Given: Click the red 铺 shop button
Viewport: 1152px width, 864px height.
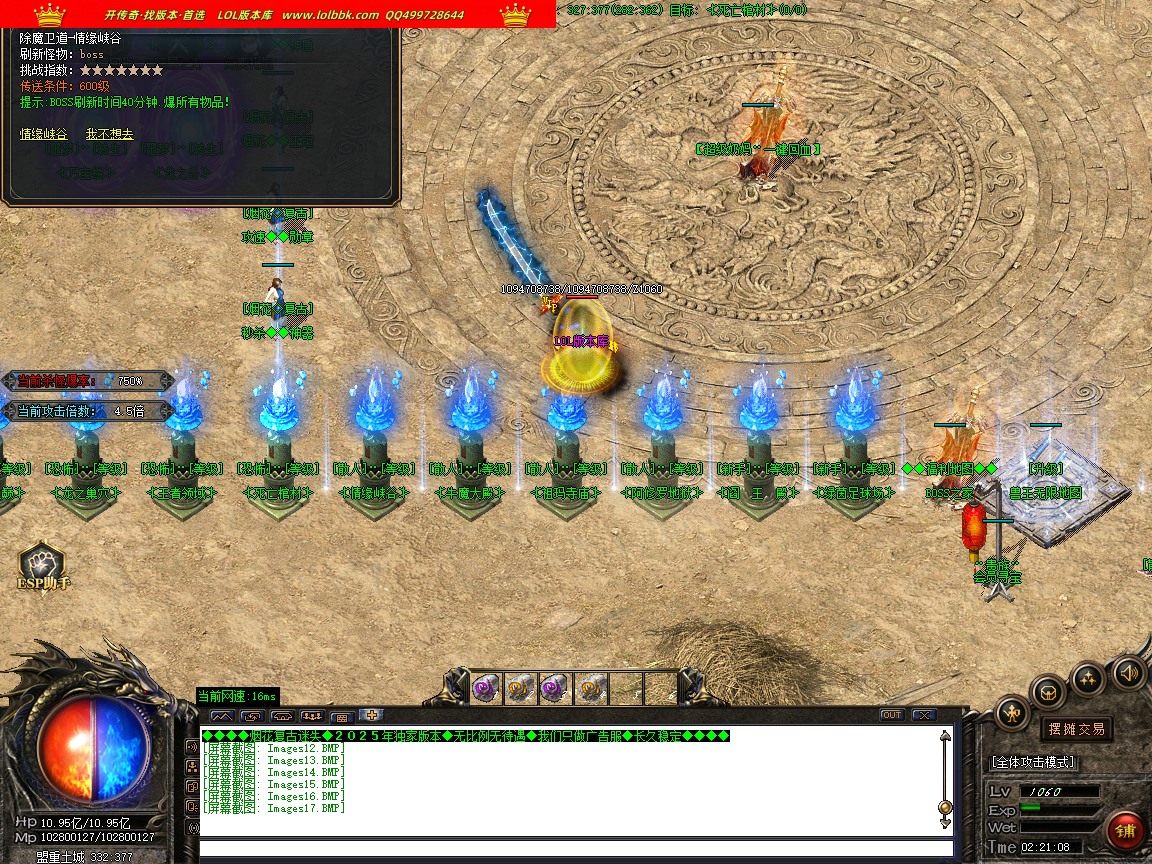Looking at the screenshot, I should tap(1126, 831).
